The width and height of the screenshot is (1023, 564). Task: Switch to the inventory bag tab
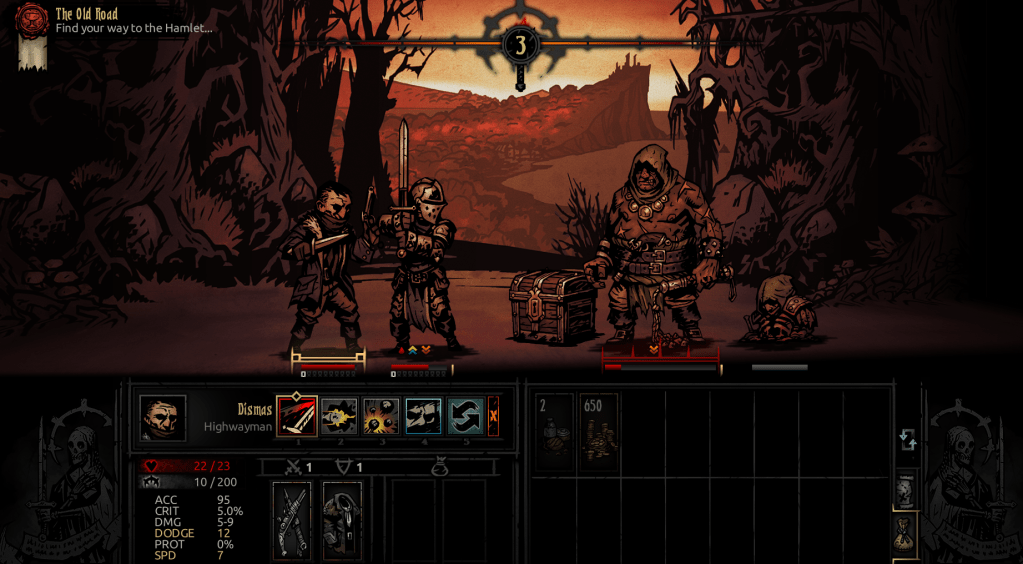click(905, 532)
